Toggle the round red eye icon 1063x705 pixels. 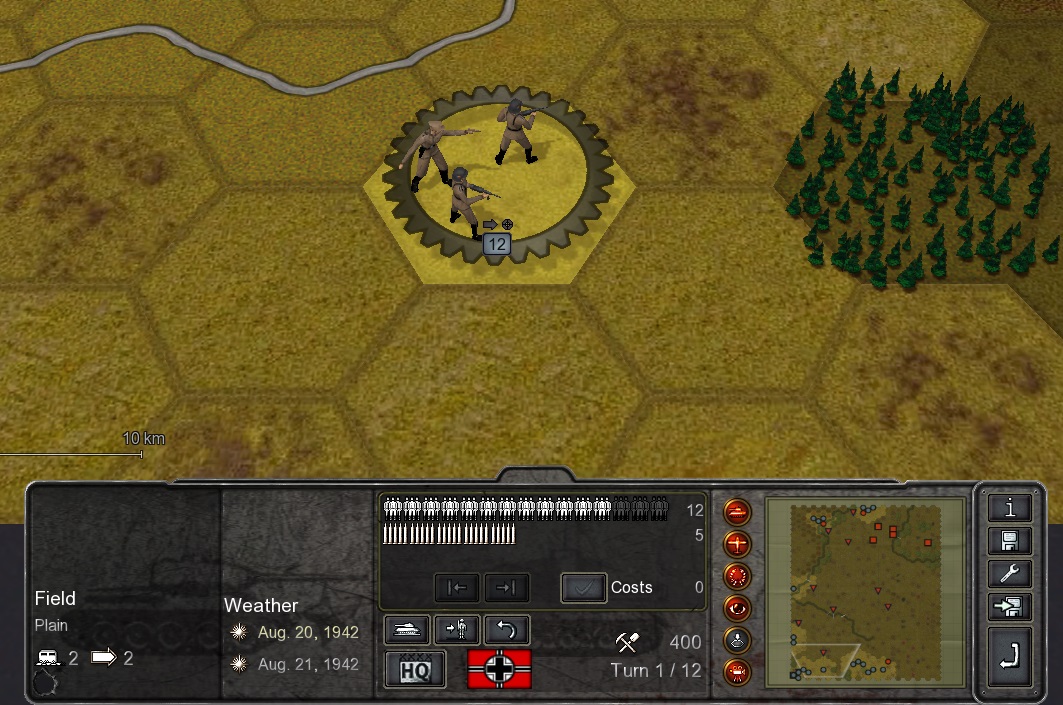click(x=738, y=608)
